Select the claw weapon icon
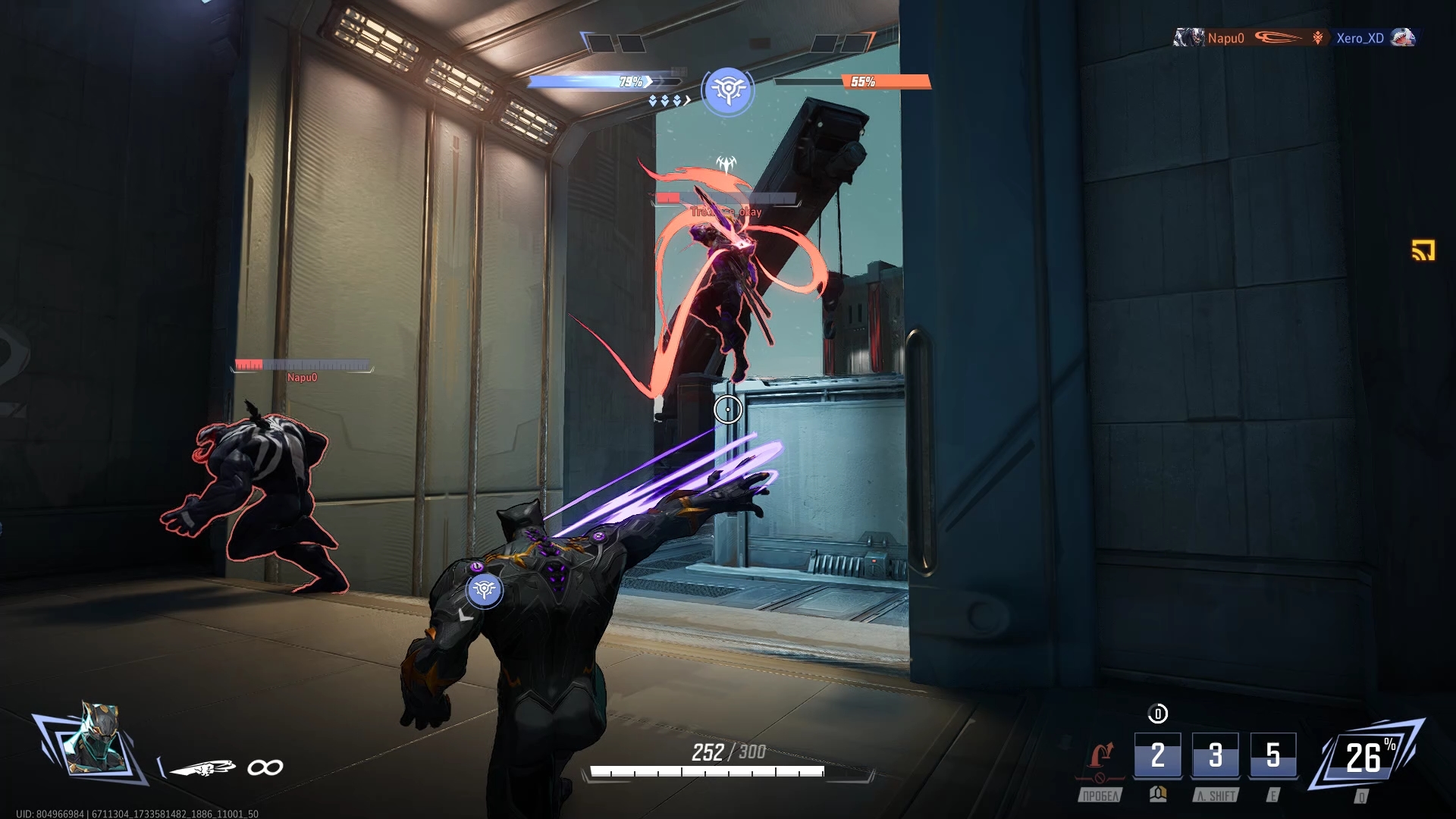This screenshot has width=1456, height=819. coord(203,768)
